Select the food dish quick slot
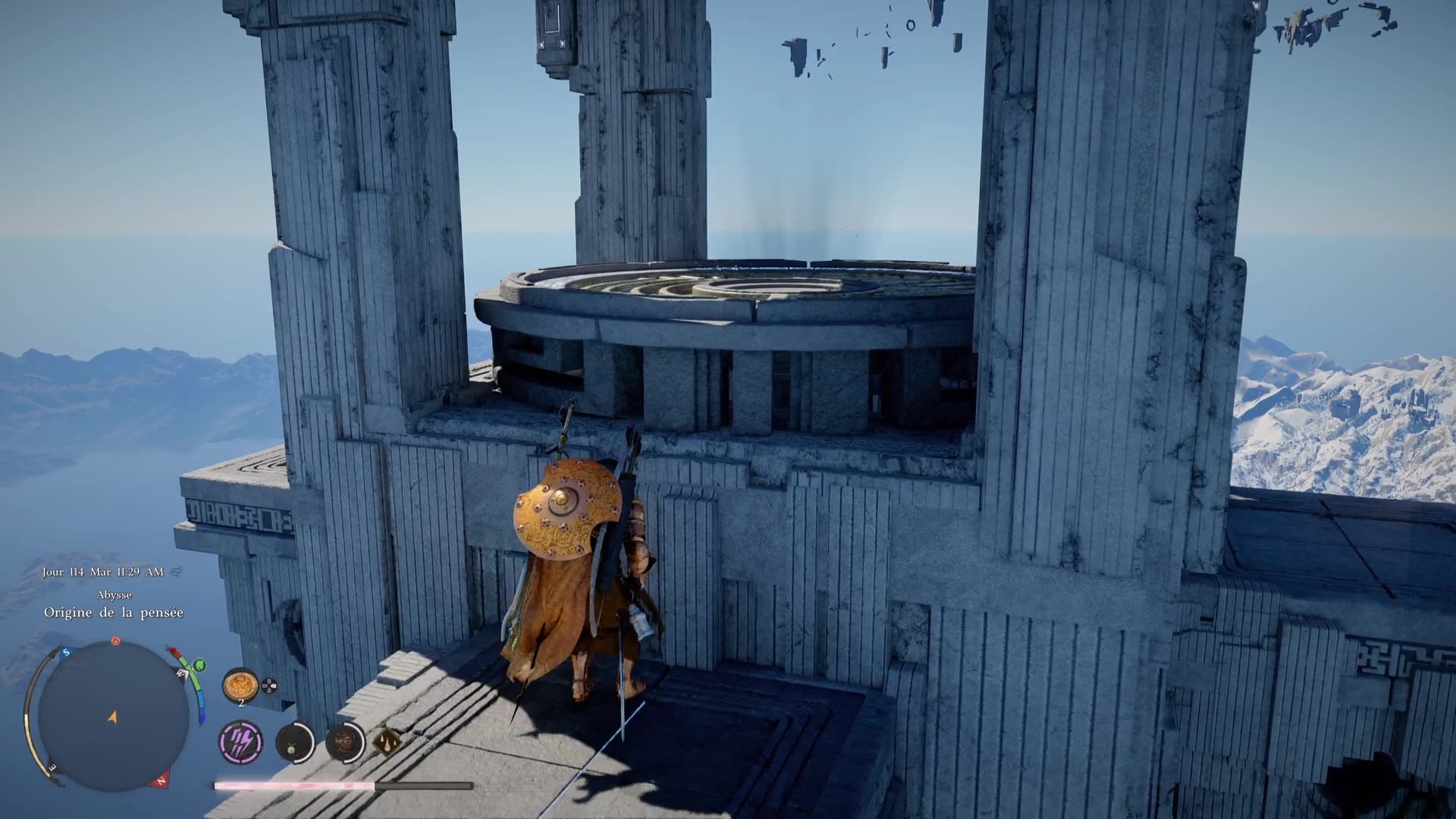Screen dimensions: 1456x819 (x=240, y=686)
